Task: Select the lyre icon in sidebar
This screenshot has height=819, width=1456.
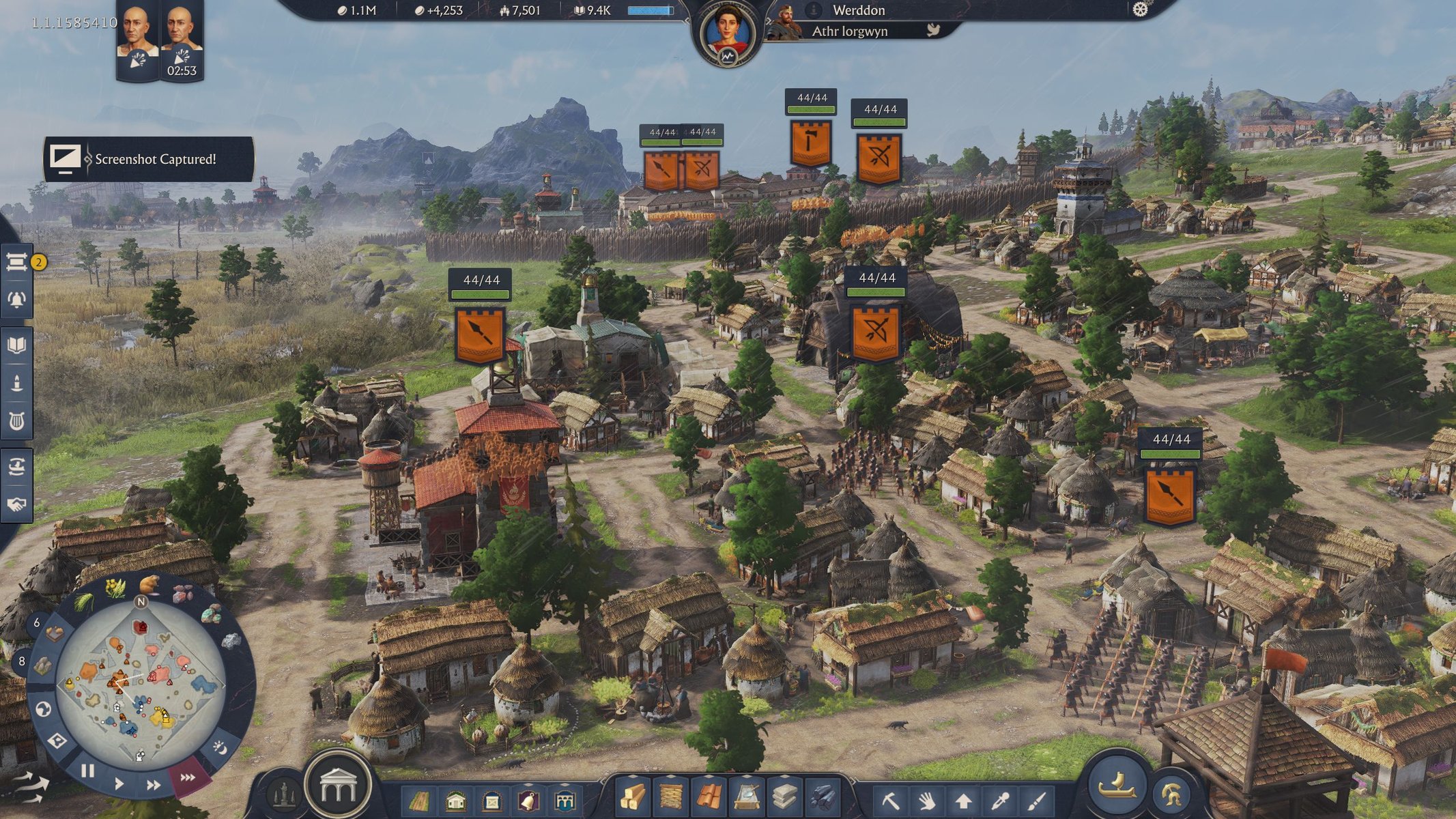Action: coord(17,421)
